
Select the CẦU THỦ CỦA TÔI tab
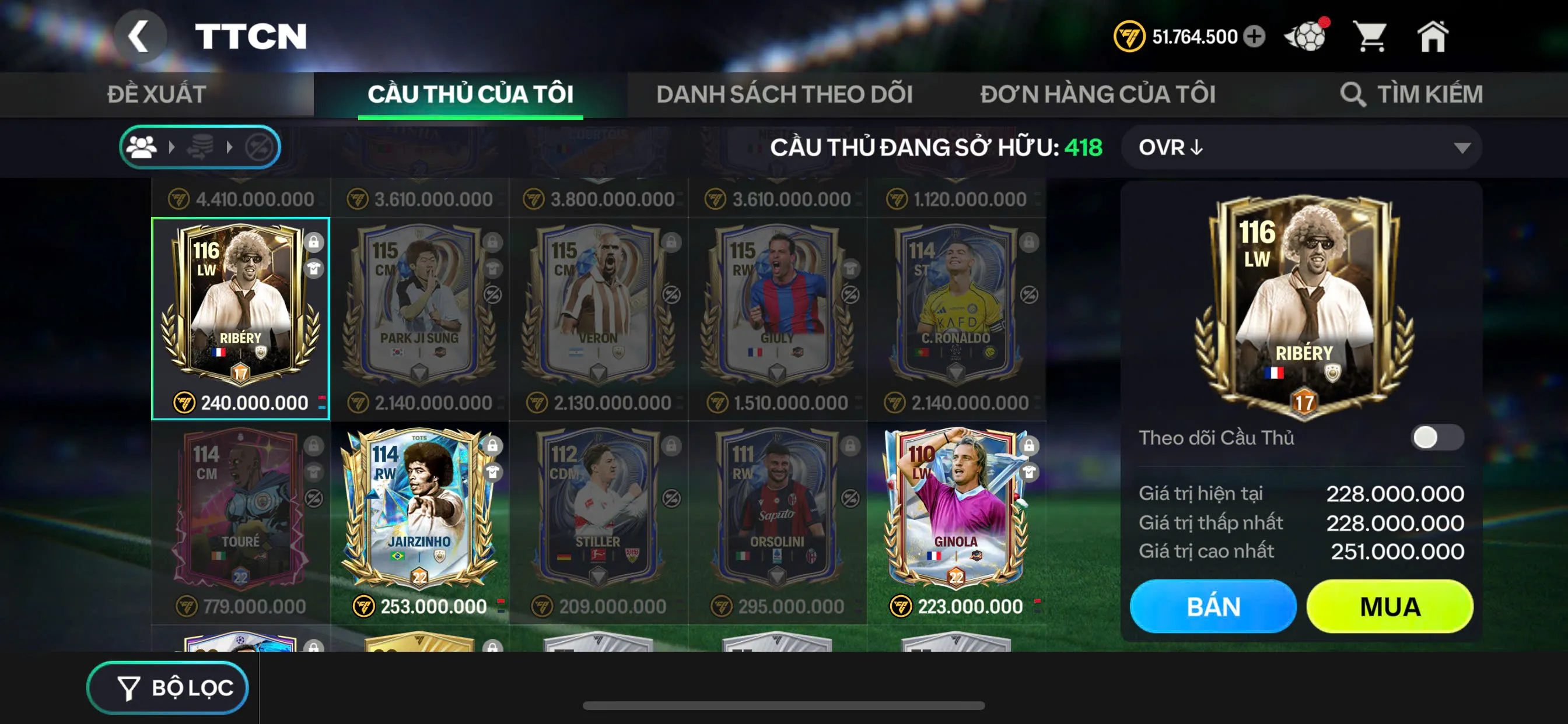(470, 94)
